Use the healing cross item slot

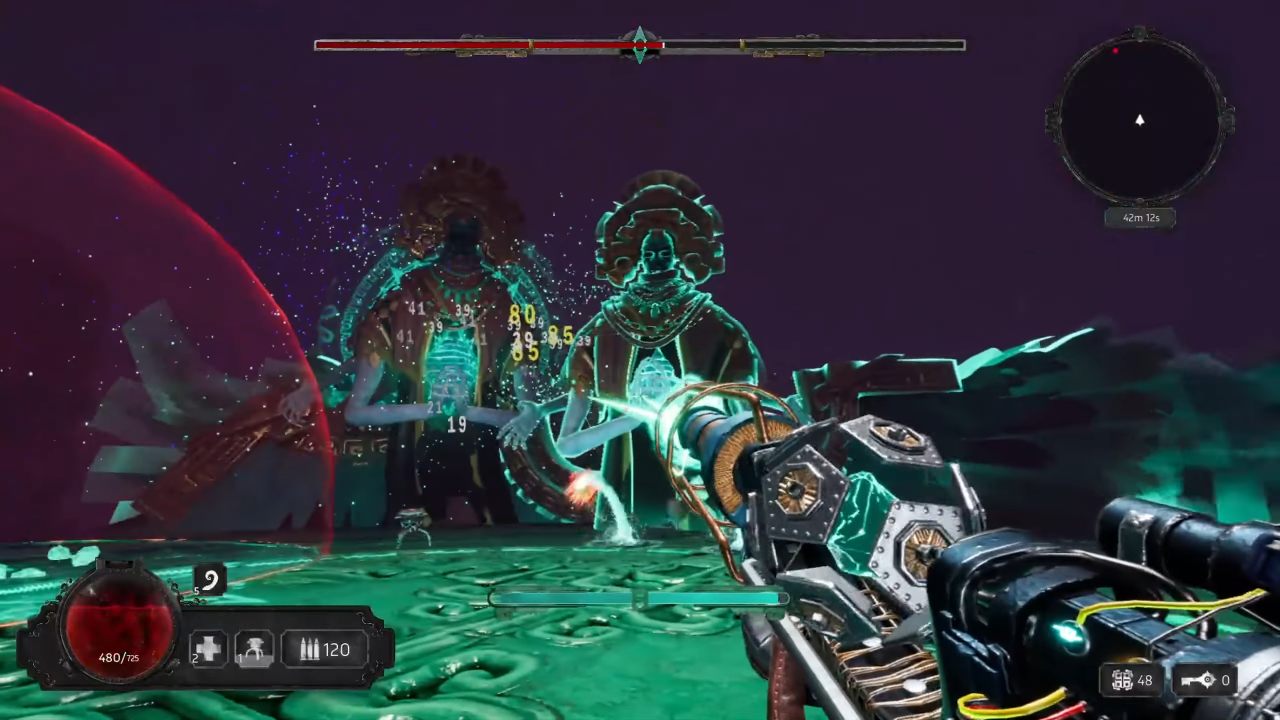coord(208,649)
